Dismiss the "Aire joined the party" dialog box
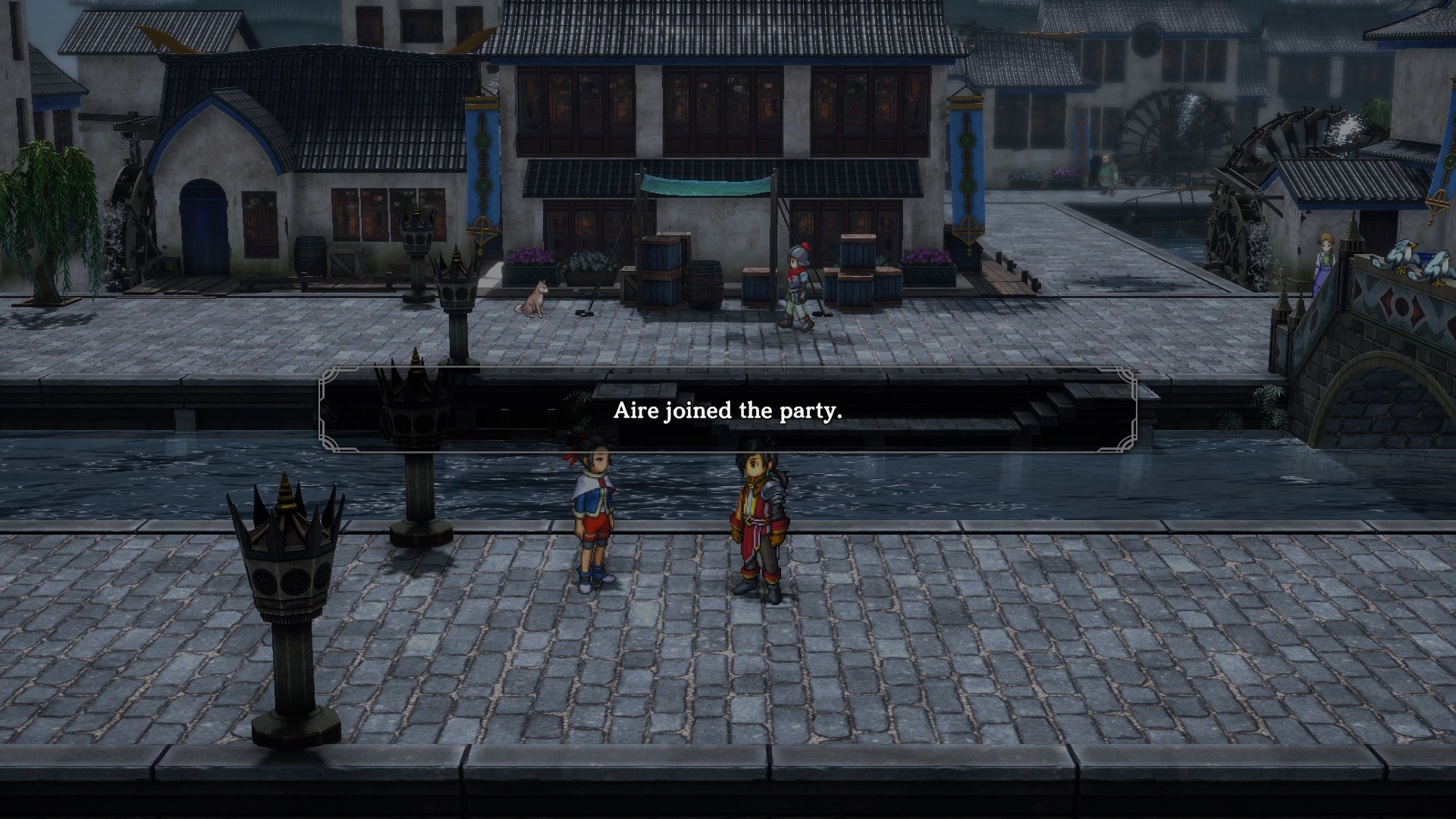The height and width of the screenshot is (819, 1456). (x=728, y=412)
